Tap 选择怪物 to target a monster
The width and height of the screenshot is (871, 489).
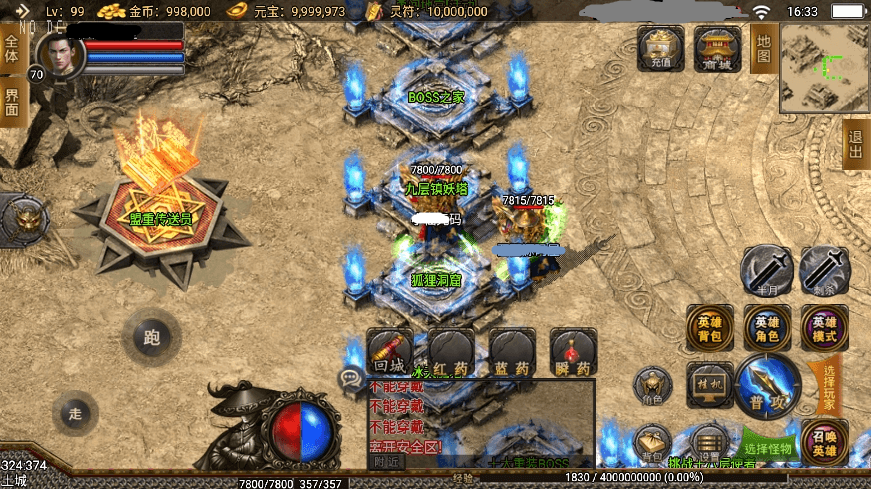click(769, 445)
